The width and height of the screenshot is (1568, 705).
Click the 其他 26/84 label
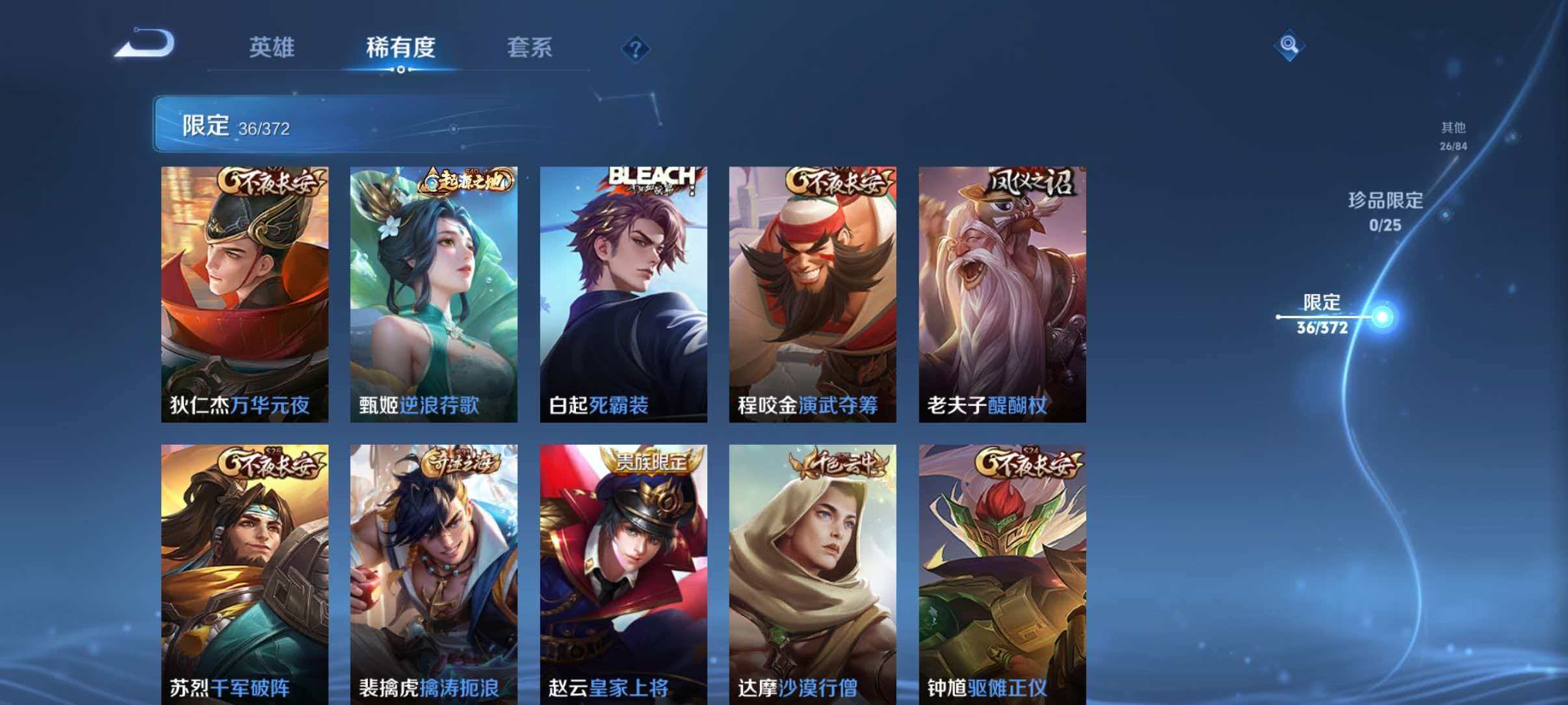[x=1453, y=137]
